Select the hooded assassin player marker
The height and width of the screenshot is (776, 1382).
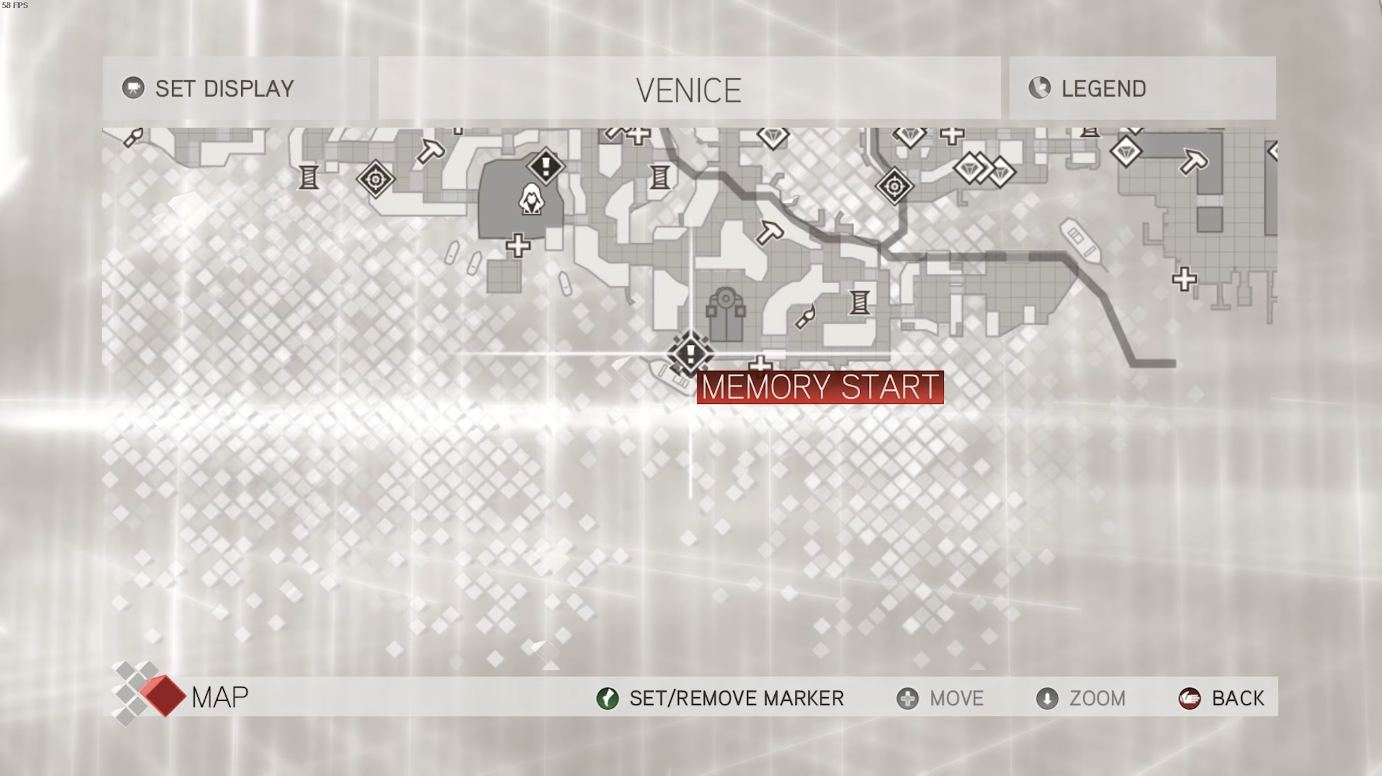pyautogui.click(x=531, y=201)
